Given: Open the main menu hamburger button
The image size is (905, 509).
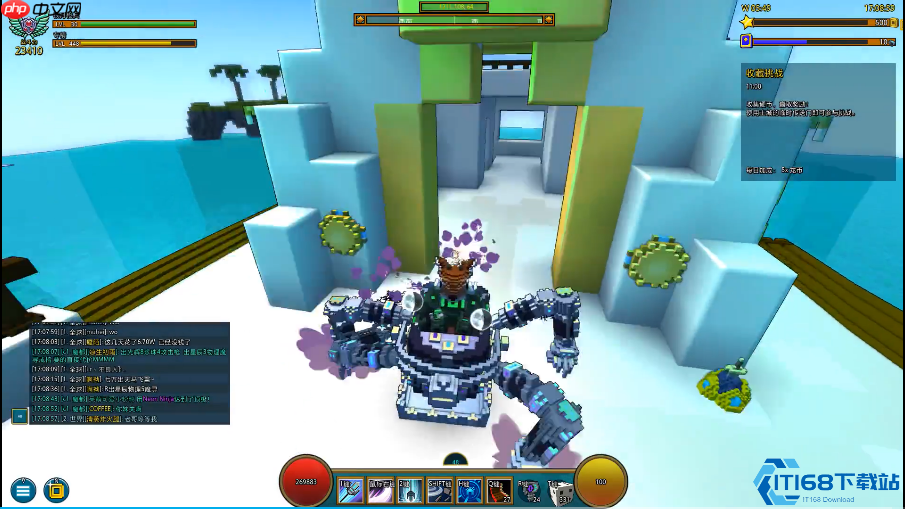Looking at the screenshot, I should coord(24,490).
